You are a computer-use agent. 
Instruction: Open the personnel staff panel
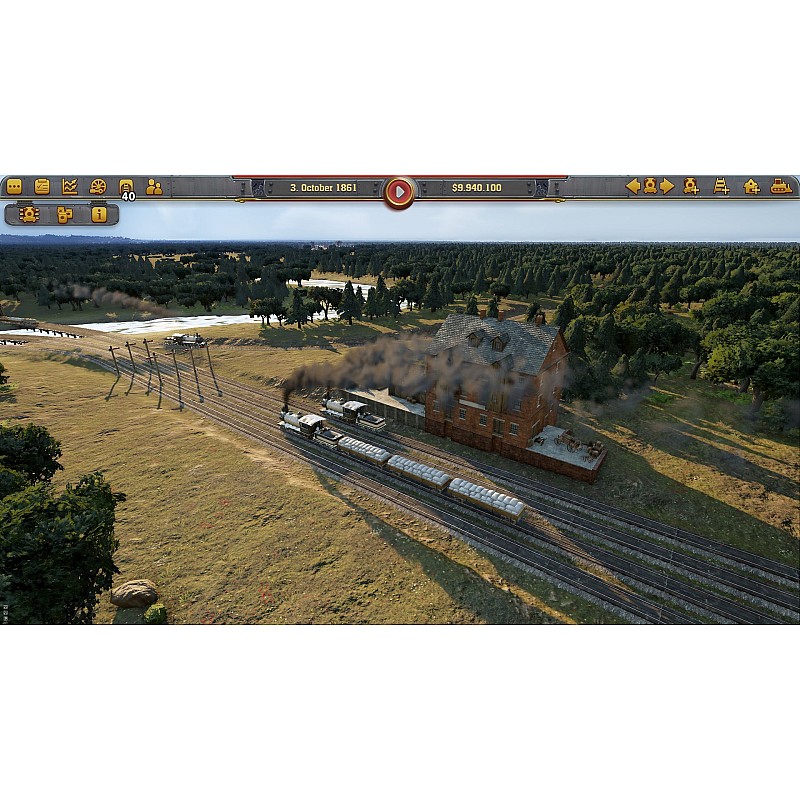pyautogui.click(x=154, y=186)
